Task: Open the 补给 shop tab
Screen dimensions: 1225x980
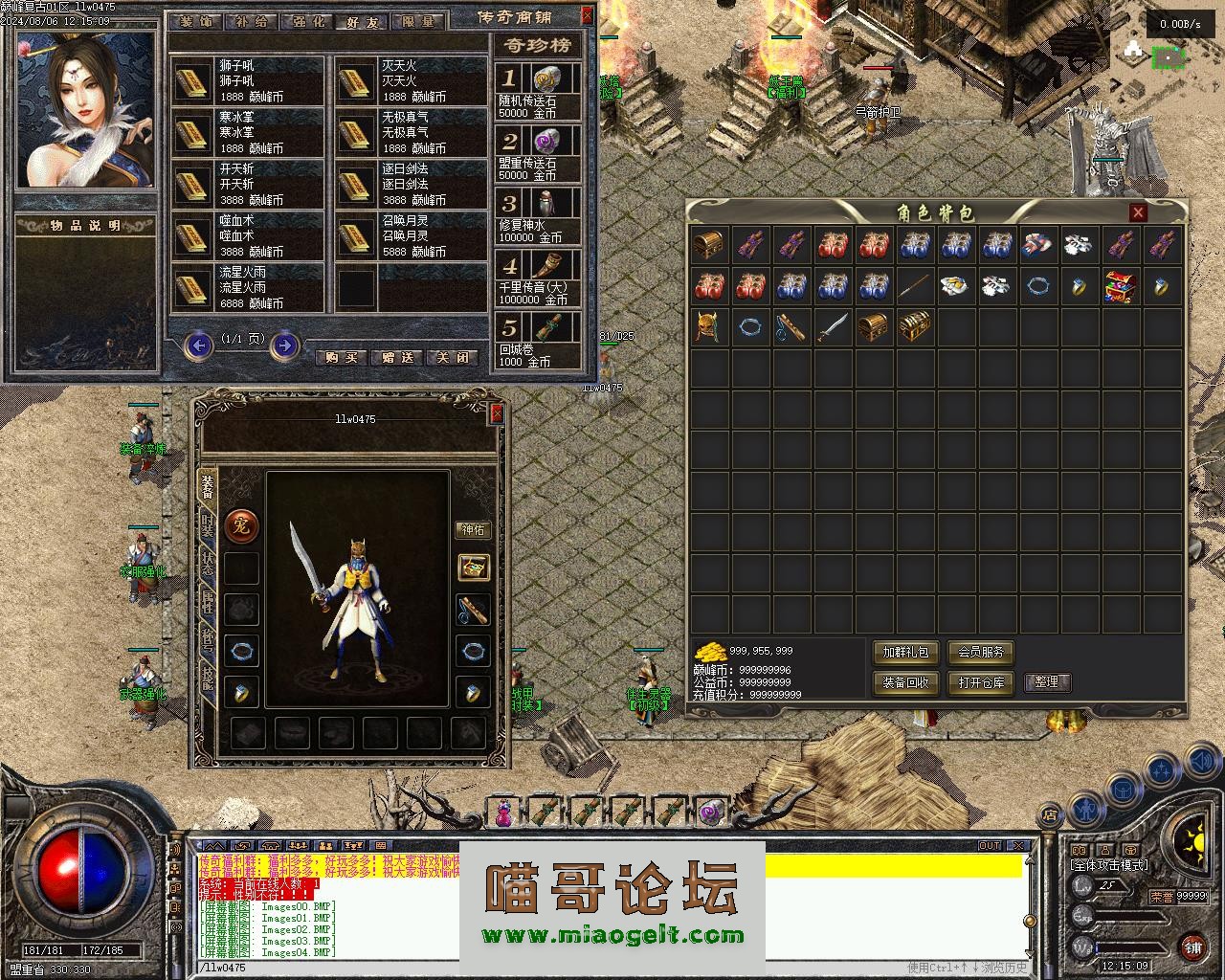Action: coord(251,21)
